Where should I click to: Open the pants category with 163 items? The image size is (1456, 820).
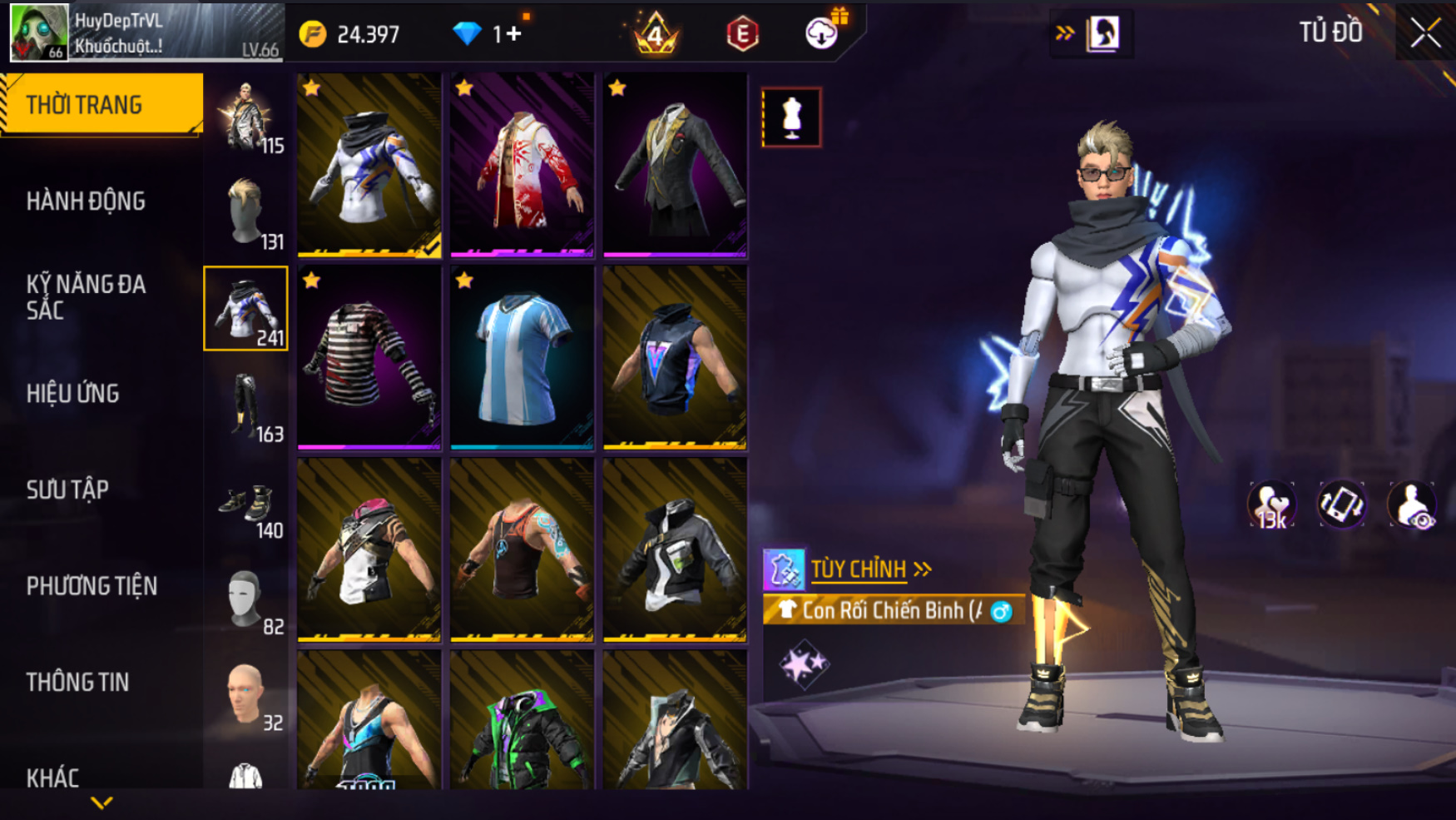click(247, 406)
